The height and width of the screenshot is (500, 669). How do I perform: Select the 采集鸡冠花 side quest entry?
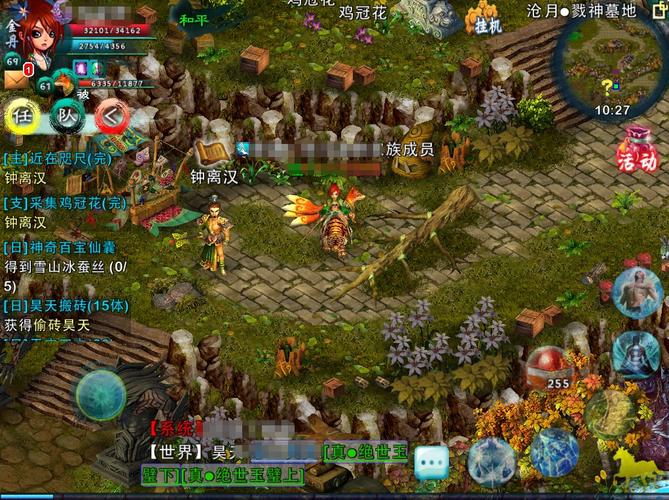click(66, 203)
